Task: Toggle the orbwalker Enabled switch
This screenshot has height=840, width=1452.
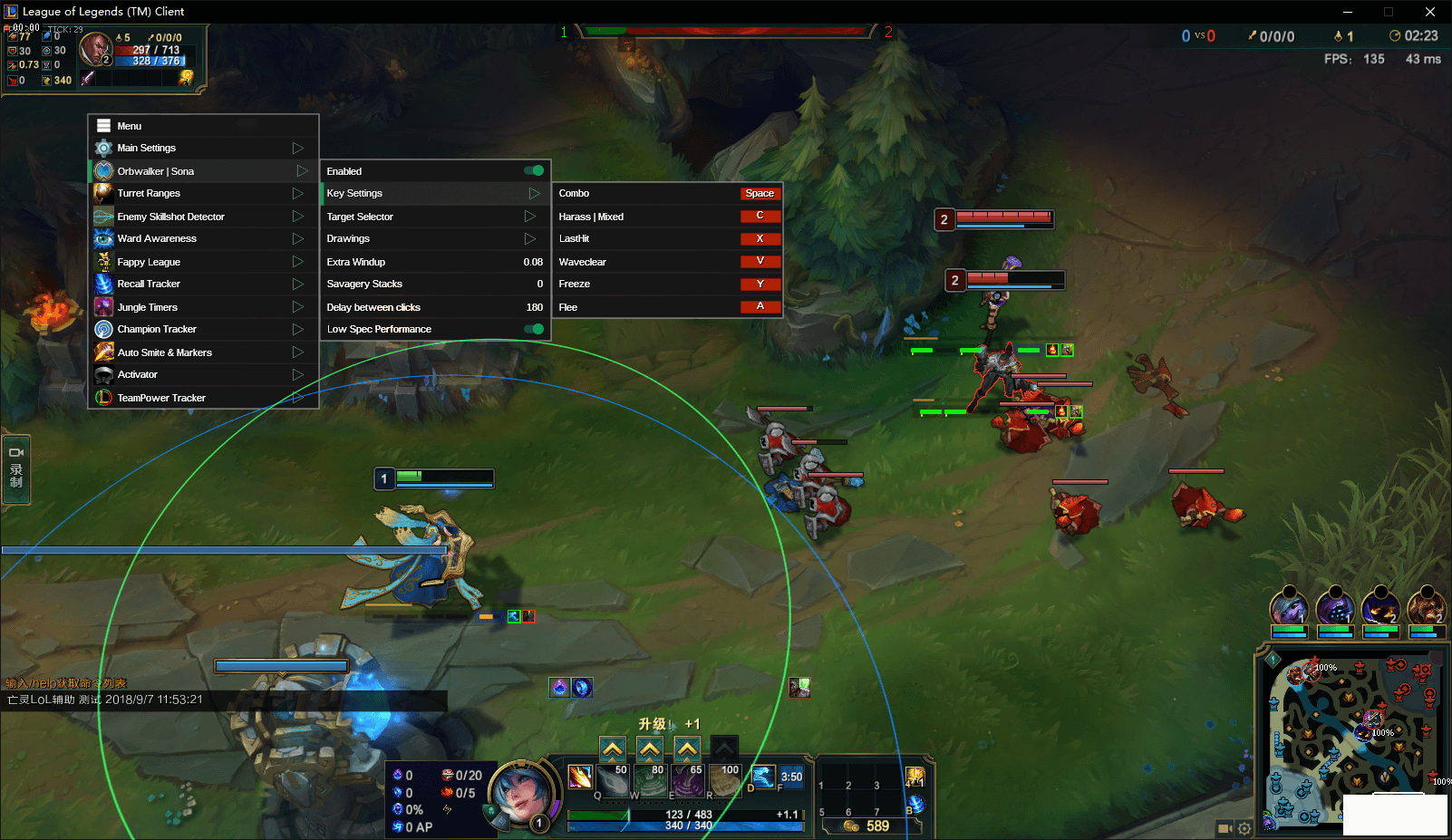Action: click(534, 170)
